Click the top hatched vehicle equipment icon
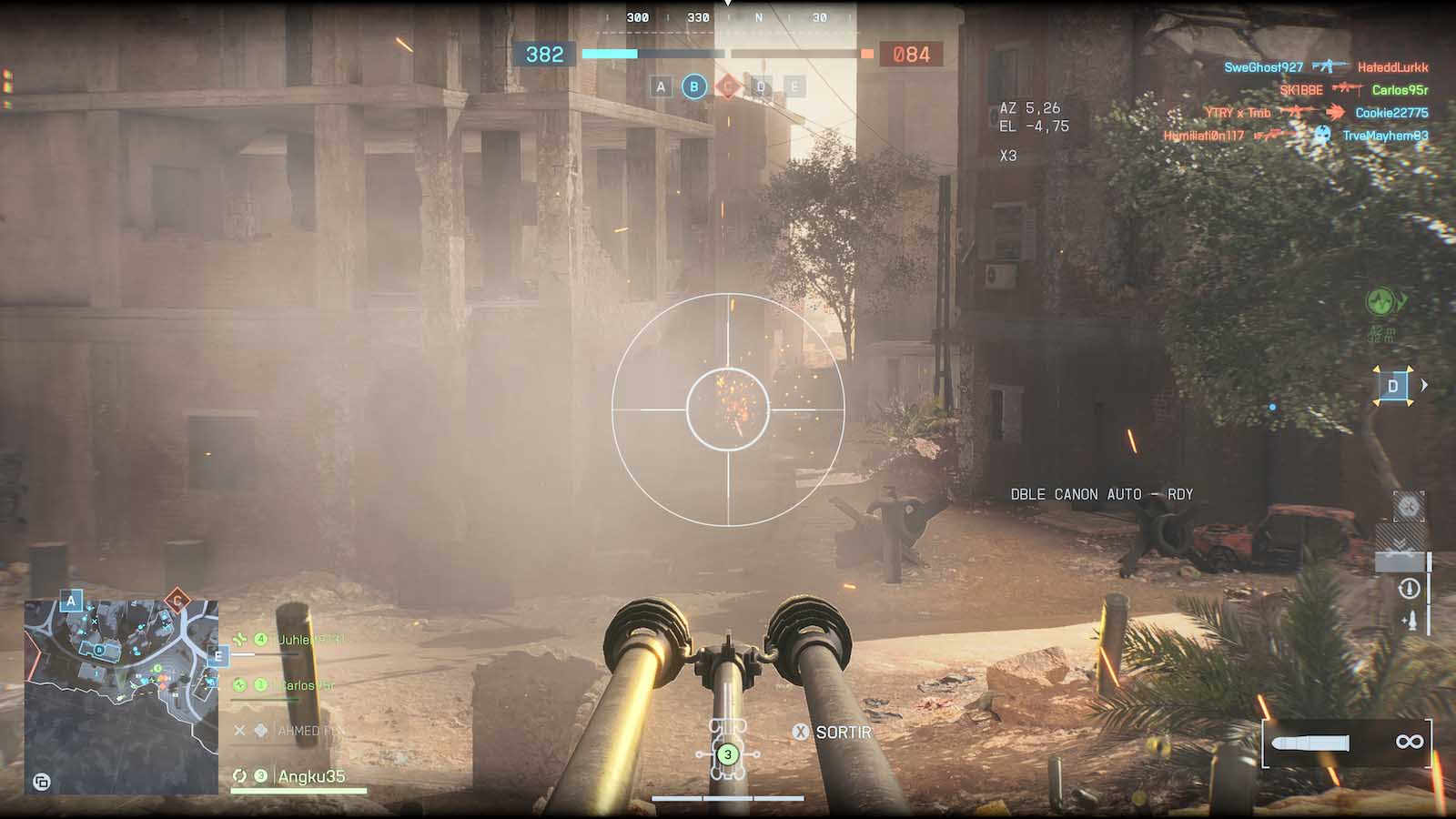Viewport: 1456px width, 819px height. tap(1409, 507)
